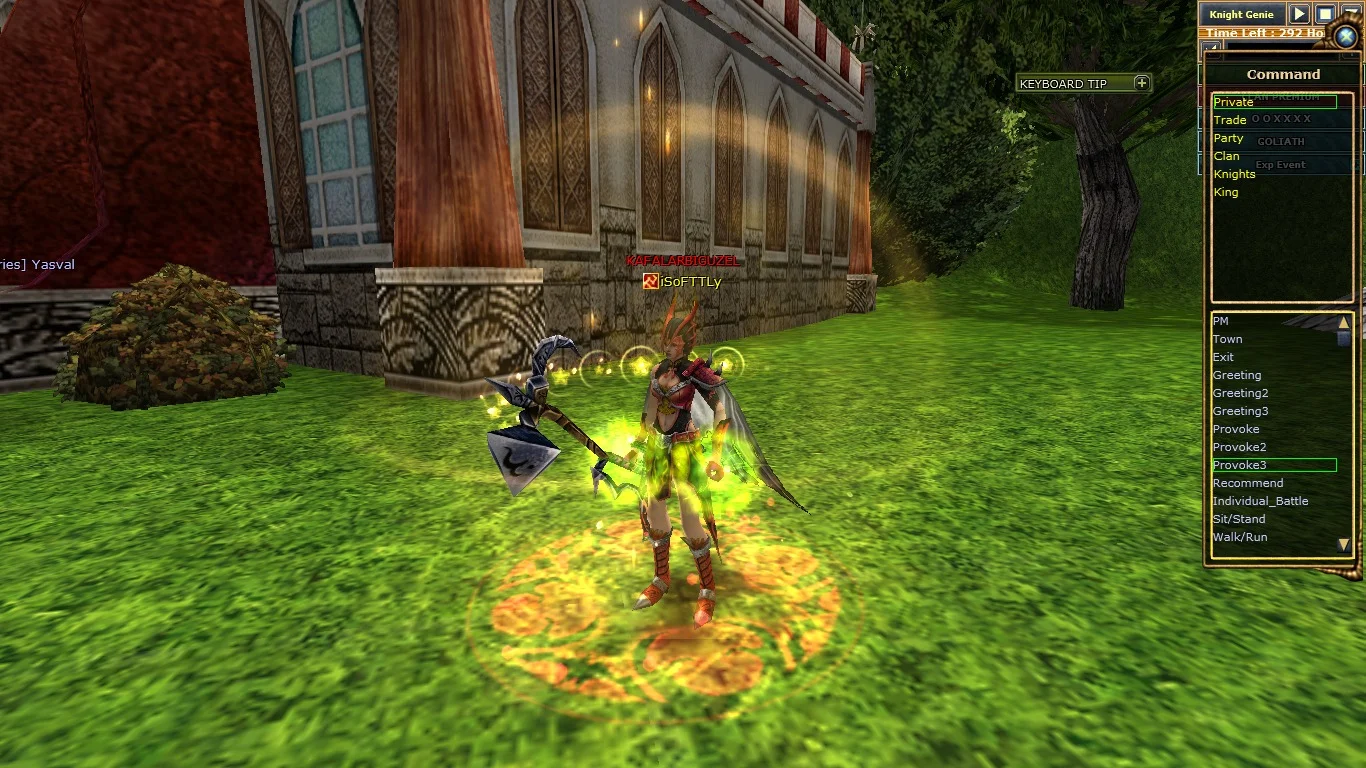Expand the Keyboard Tip panel
1366x768 pixels.
1142,83
